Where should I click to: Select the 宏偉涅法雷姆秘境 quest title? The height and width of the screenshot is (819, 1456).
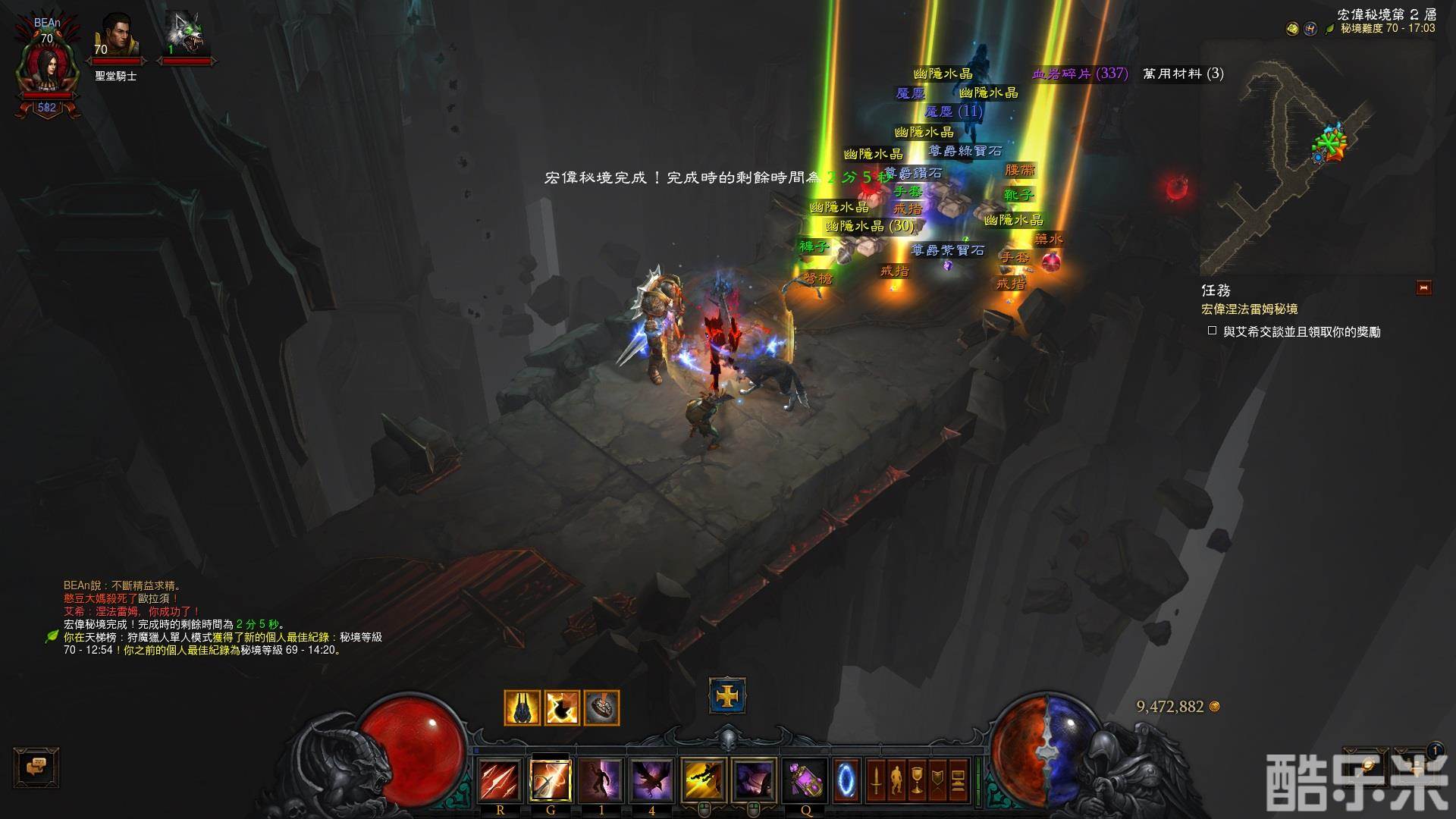tap(1249, 309)
